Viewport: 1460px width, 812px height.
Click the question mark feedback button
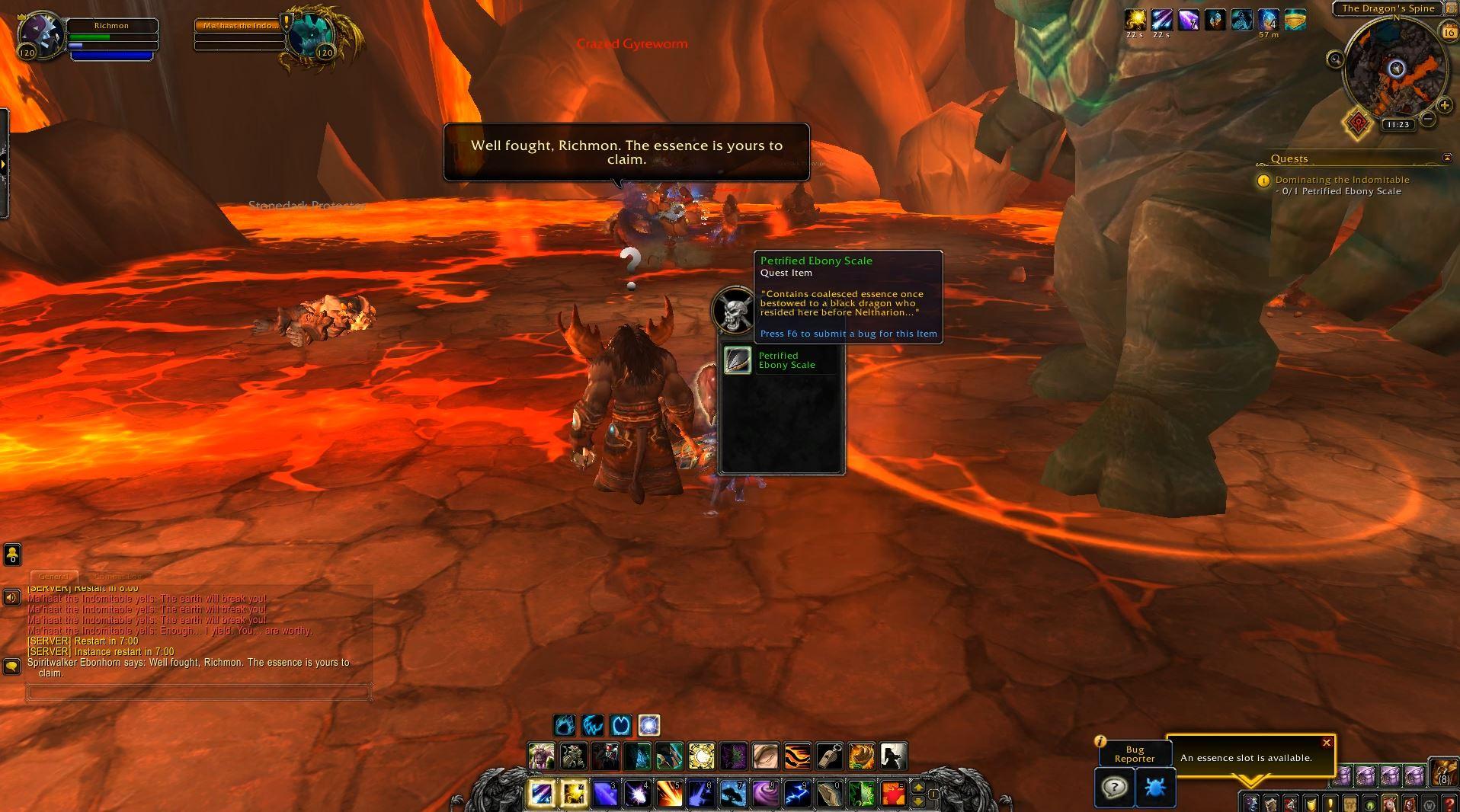(x=1114, y=787)
